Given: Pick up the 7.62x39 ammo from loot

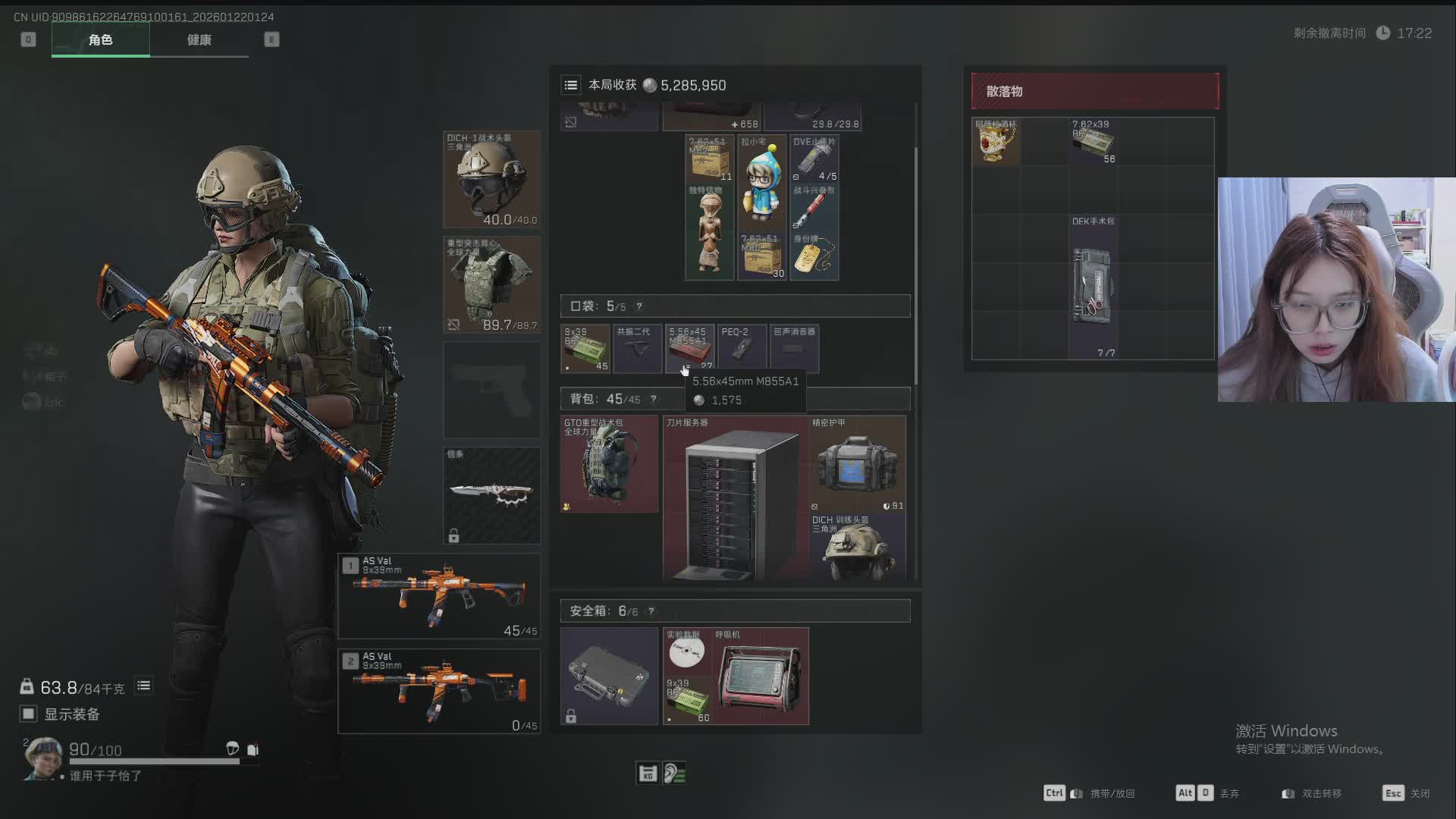Looking at the screenshot, I should pyautogui.click(x=1093, y=141).
